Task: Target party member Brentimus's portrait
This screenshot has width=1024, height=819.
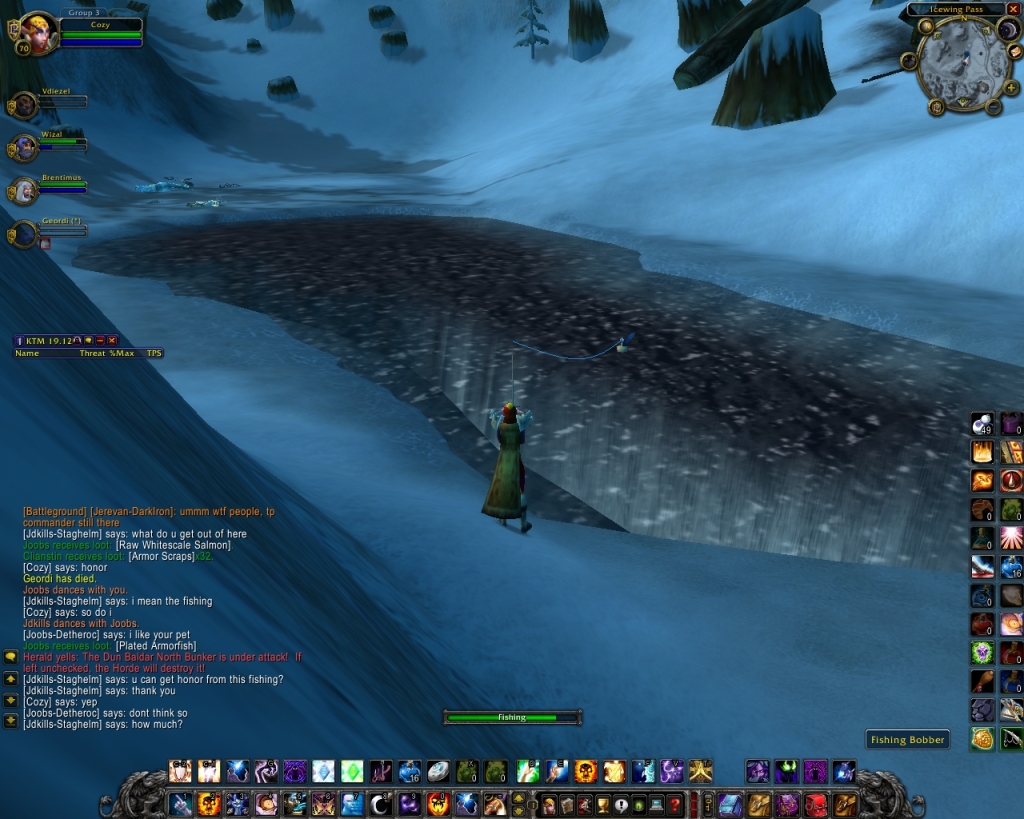Action: (24, 190)
